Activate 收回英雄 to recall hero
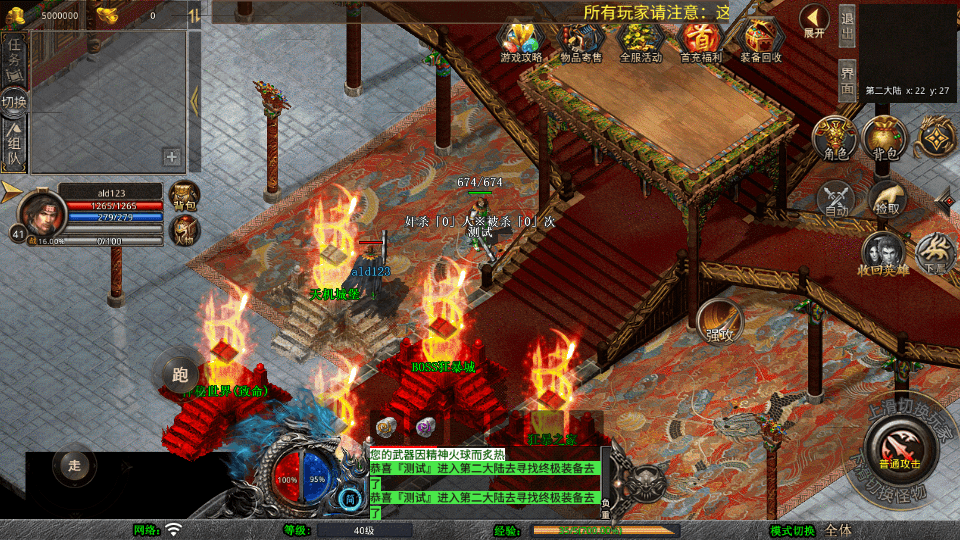The height and width of the screenshot is (540, 960). [884, 254]
